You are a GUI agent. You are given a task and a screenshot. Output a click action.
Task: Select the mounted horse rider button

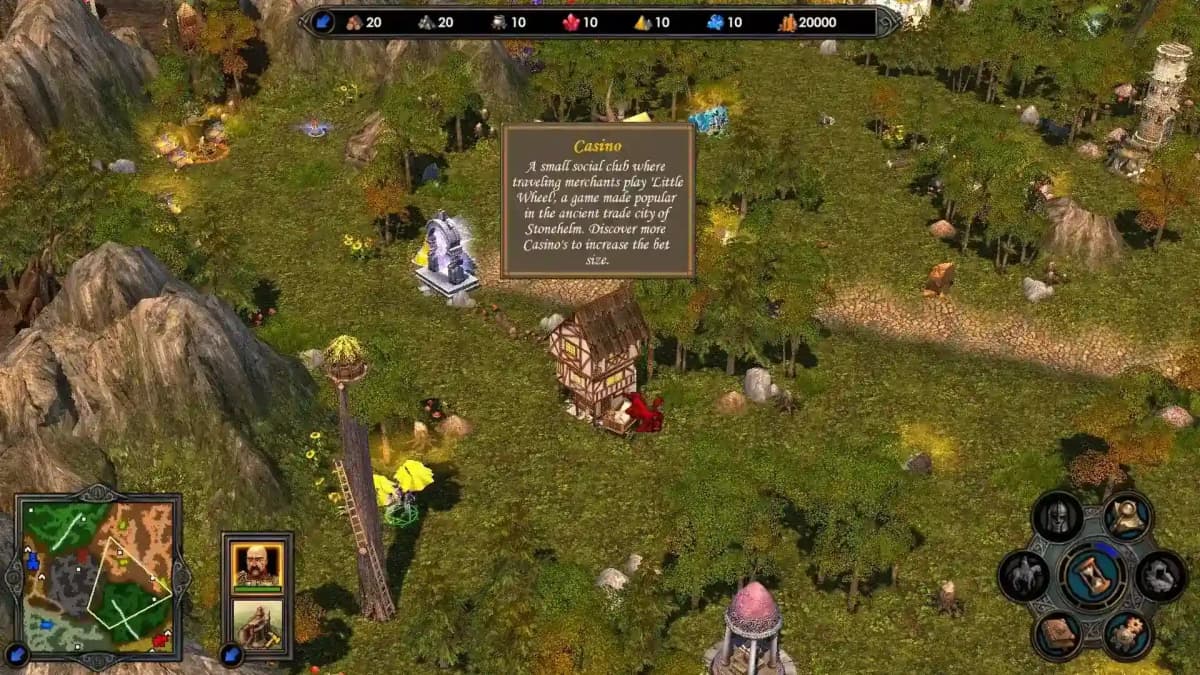click(1024, 576)
